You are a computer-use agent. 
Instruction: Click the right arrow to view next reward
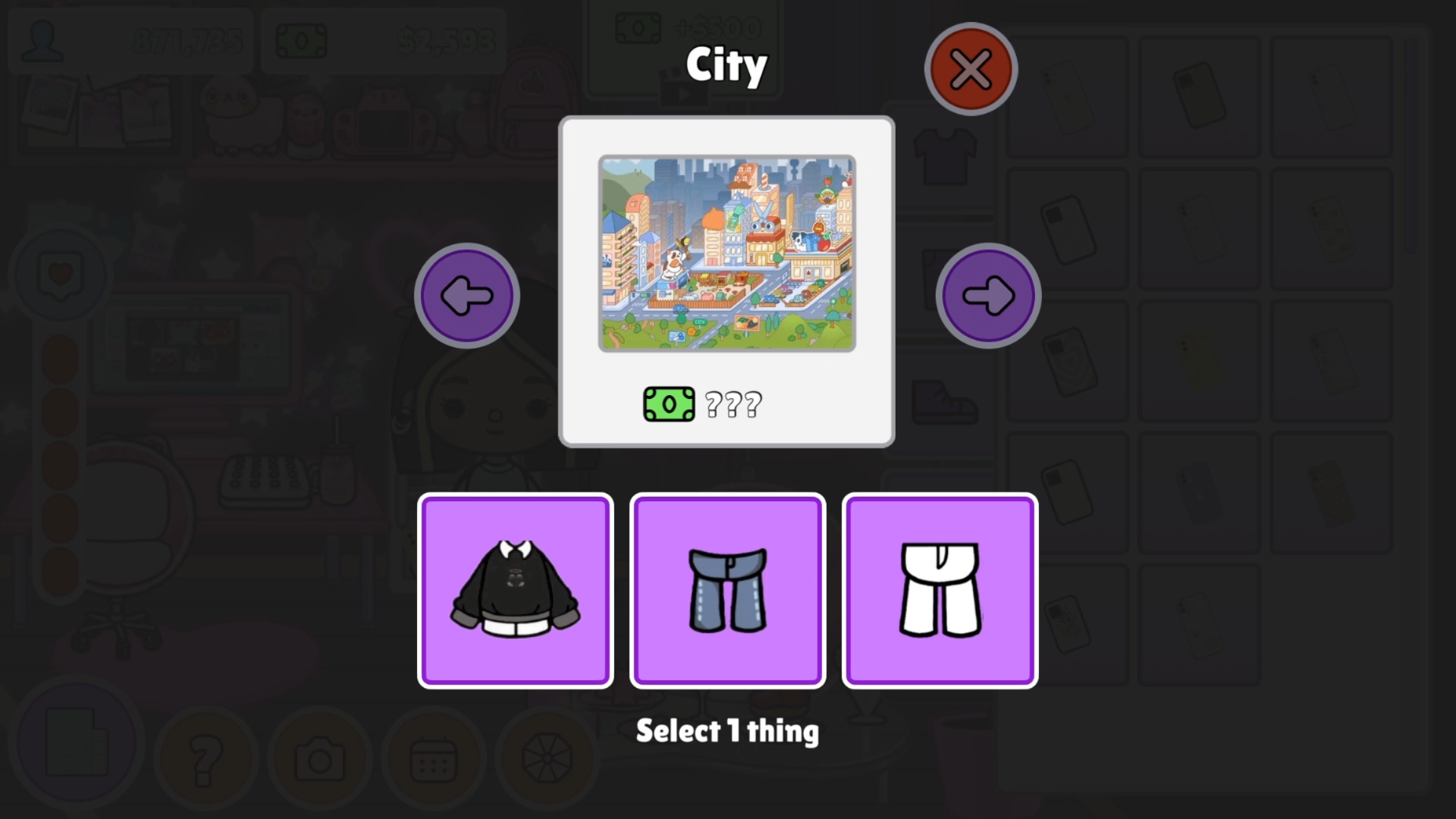(987, 295)
